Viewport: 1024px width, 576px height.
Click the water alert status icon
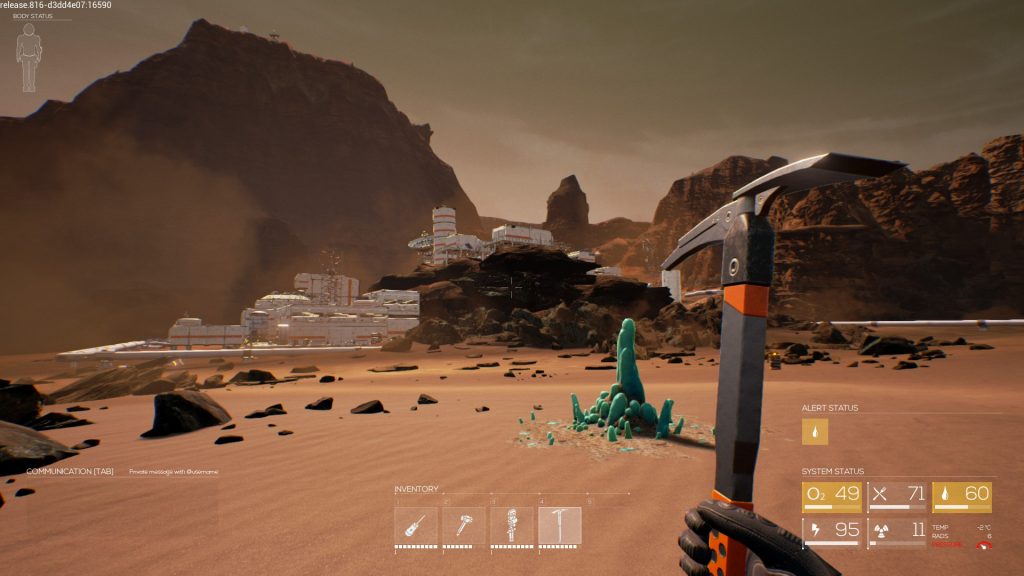coord(816,432)
